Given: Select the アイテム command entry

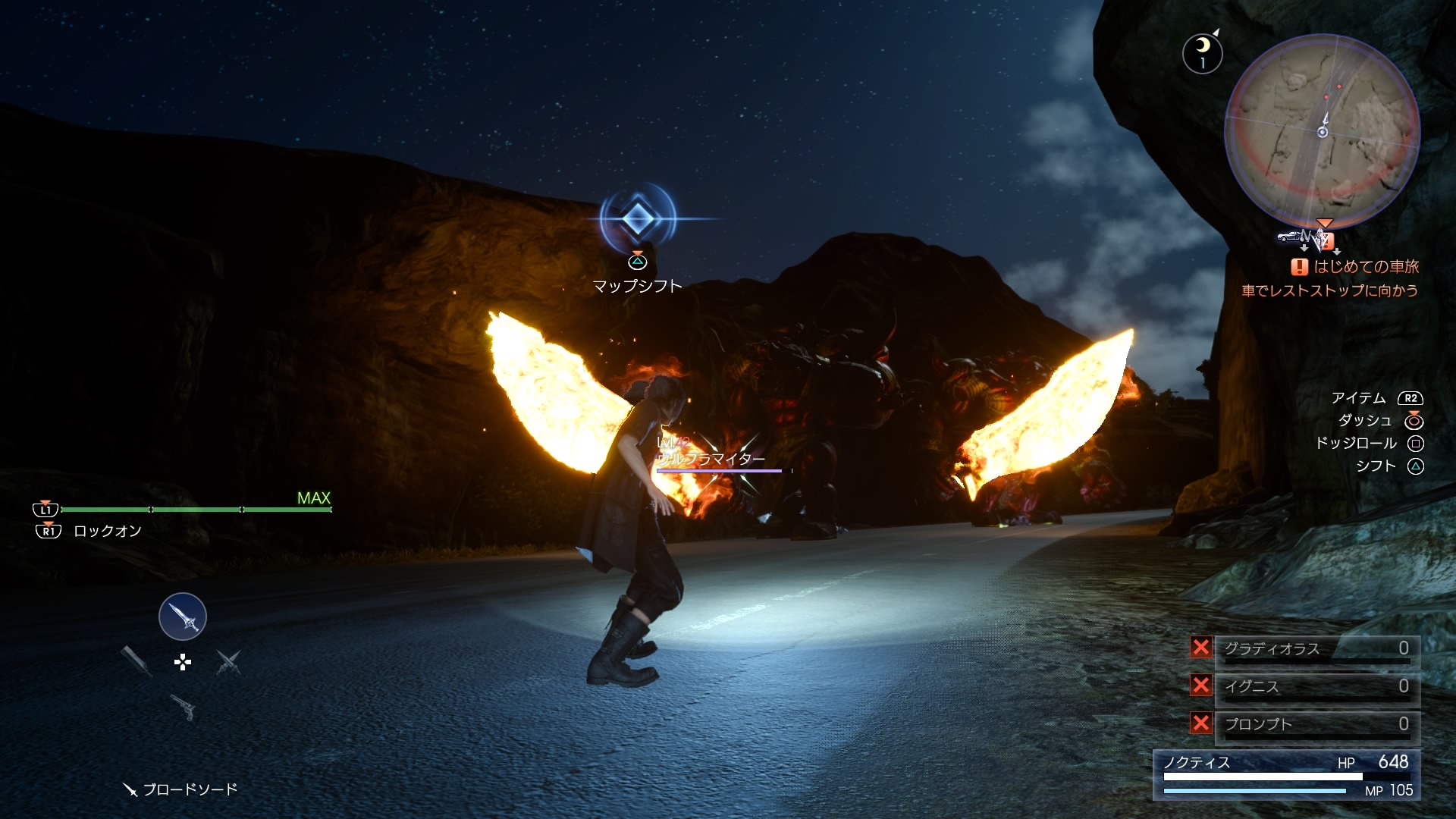Looking at the screenshot, I should pos(1358,398).
